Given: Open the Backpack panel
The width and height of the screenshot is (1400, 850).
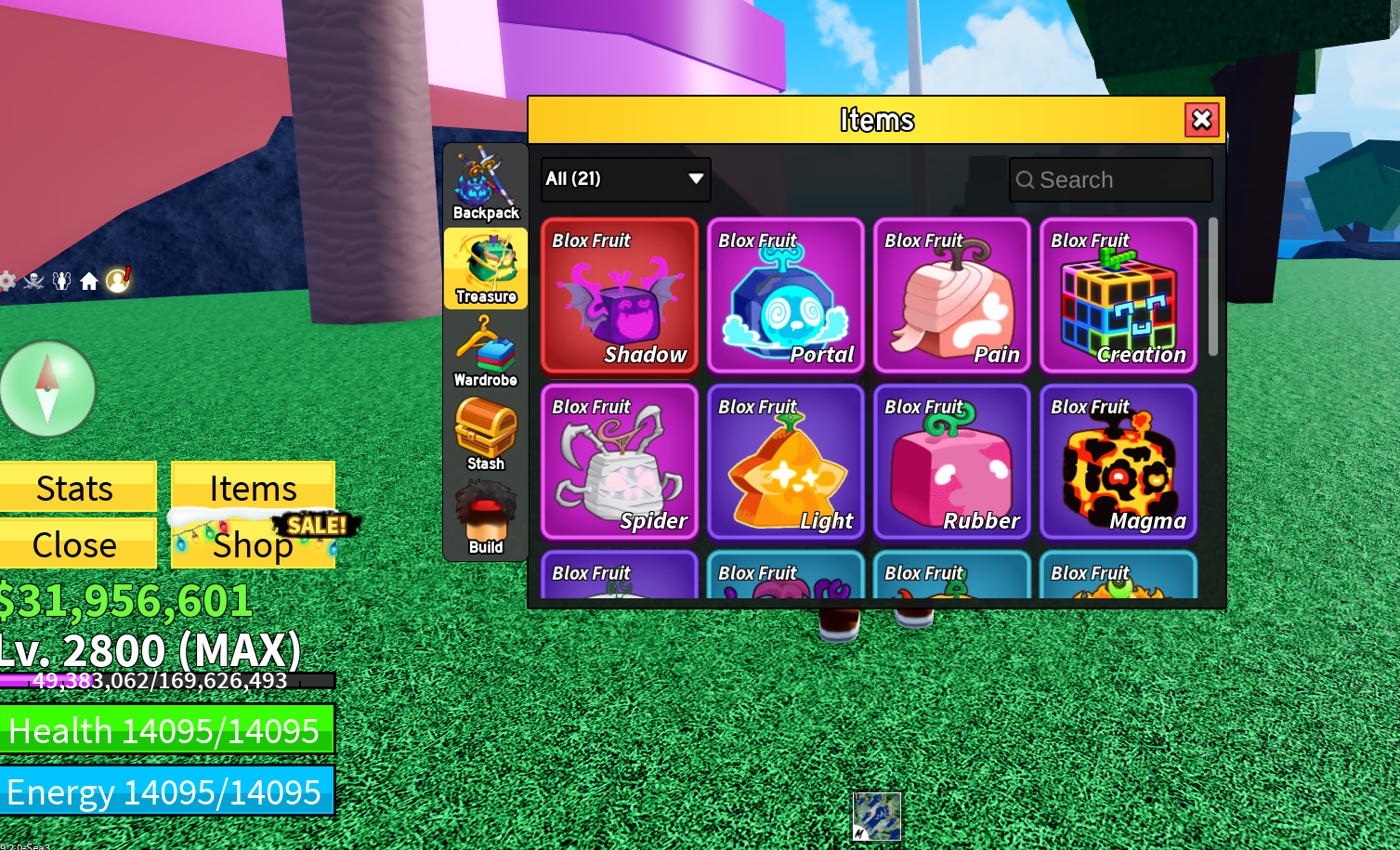Looking at the screenshot, I should 485,183.
